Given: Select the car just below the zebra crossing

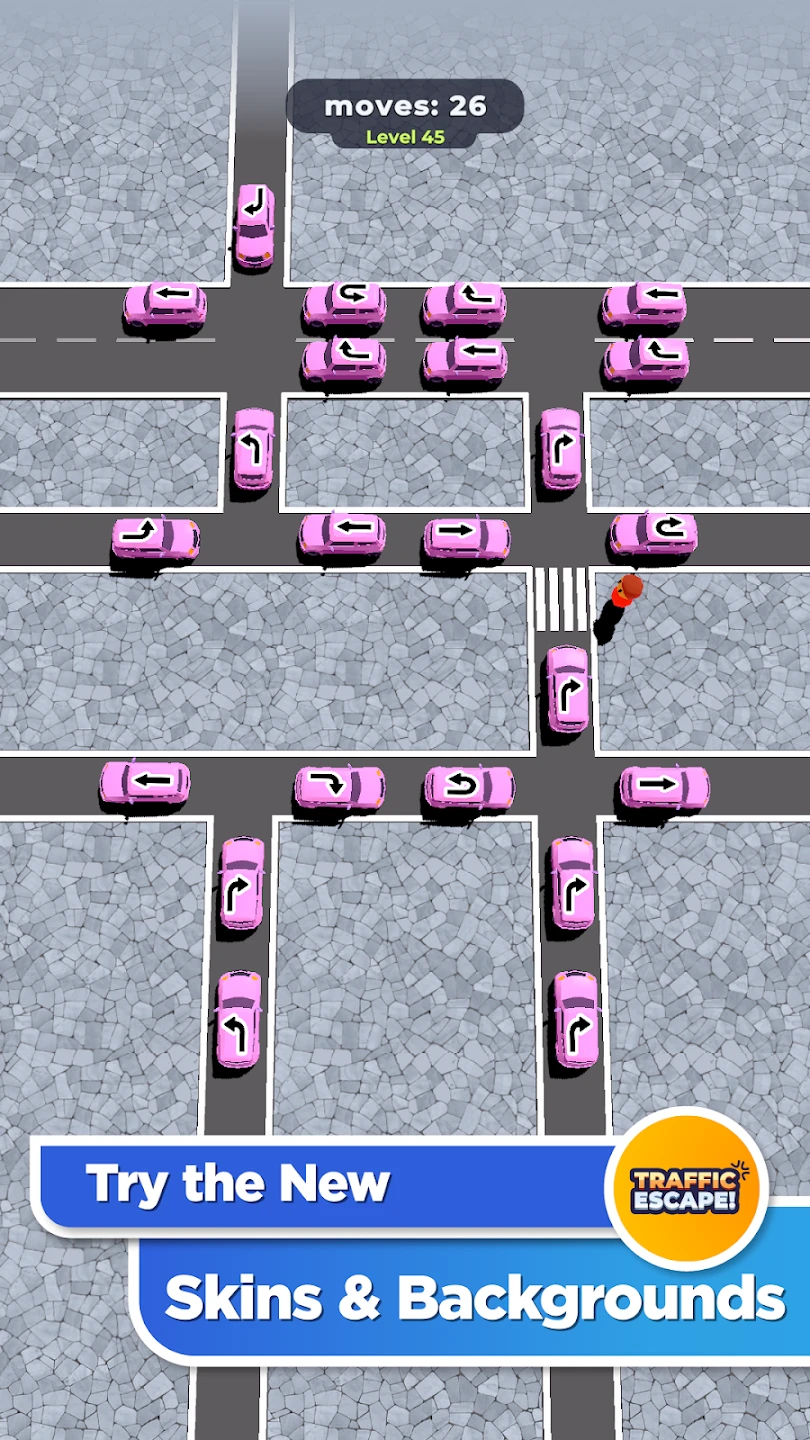Looking at the screenshot, I should (567, 690).
